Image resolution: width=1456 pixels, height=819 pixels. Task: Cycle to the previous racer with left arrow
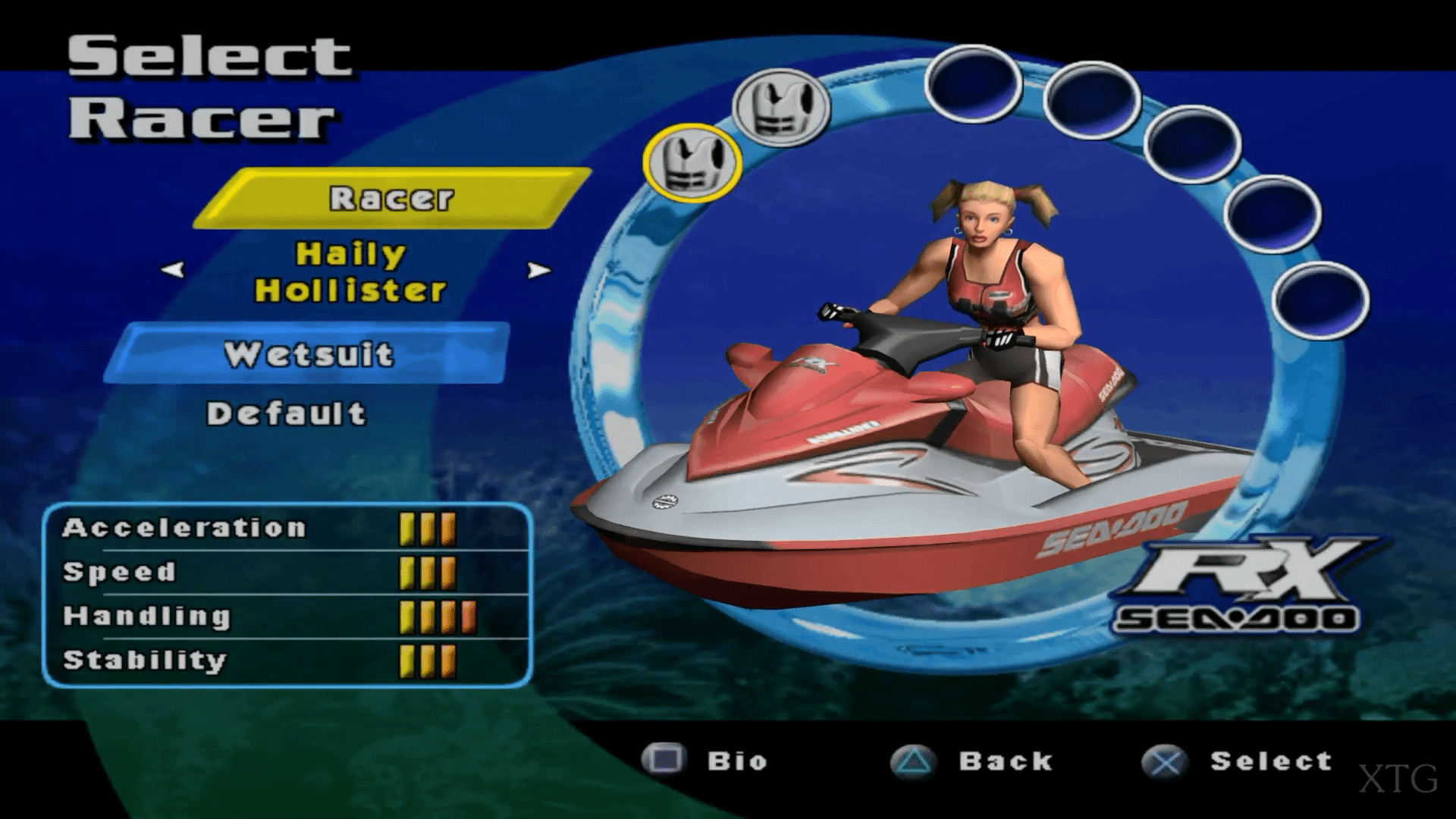(x=173, y=269)
